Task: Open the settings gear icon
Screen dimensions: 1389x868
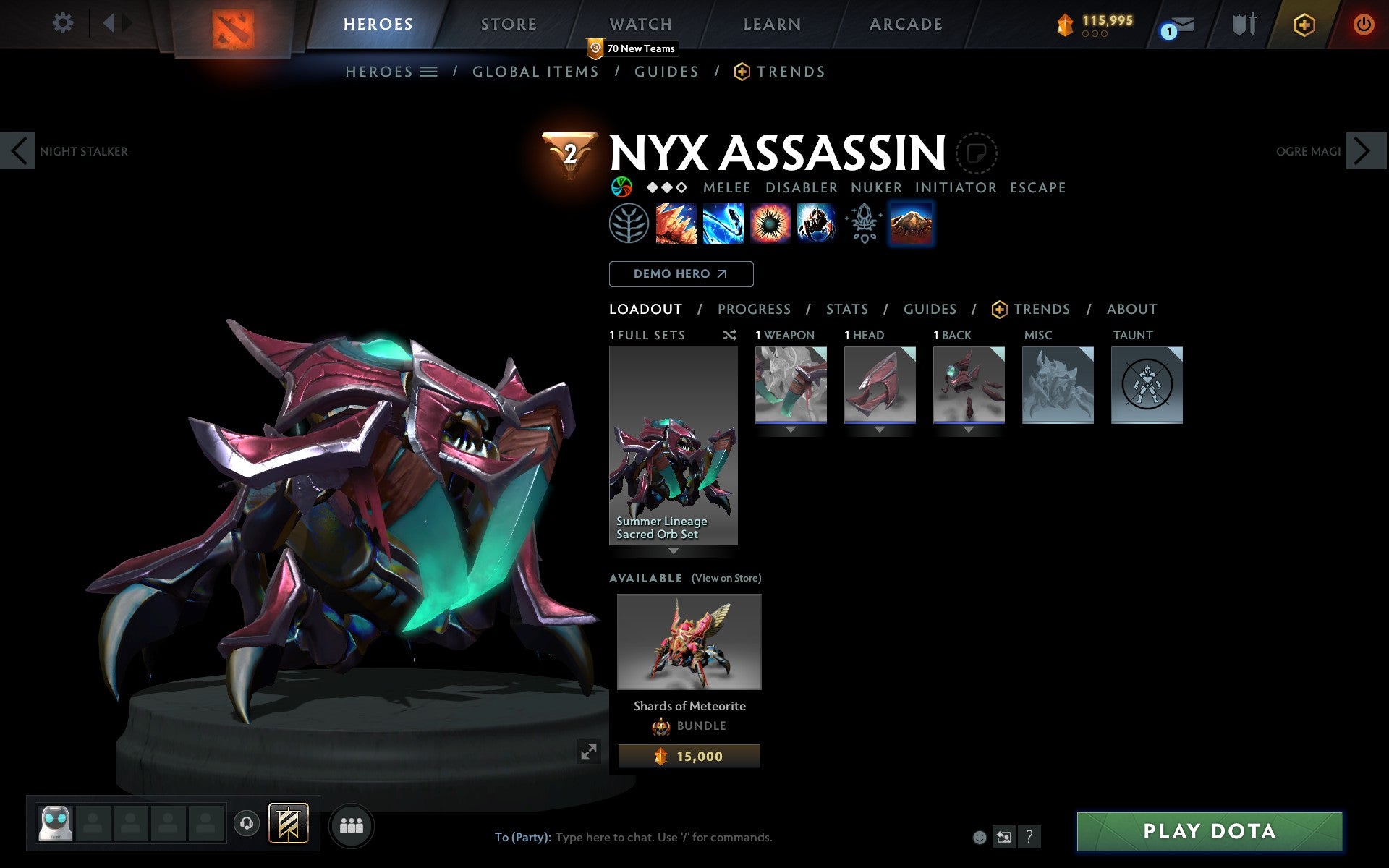Action: (x=64, y=24)
